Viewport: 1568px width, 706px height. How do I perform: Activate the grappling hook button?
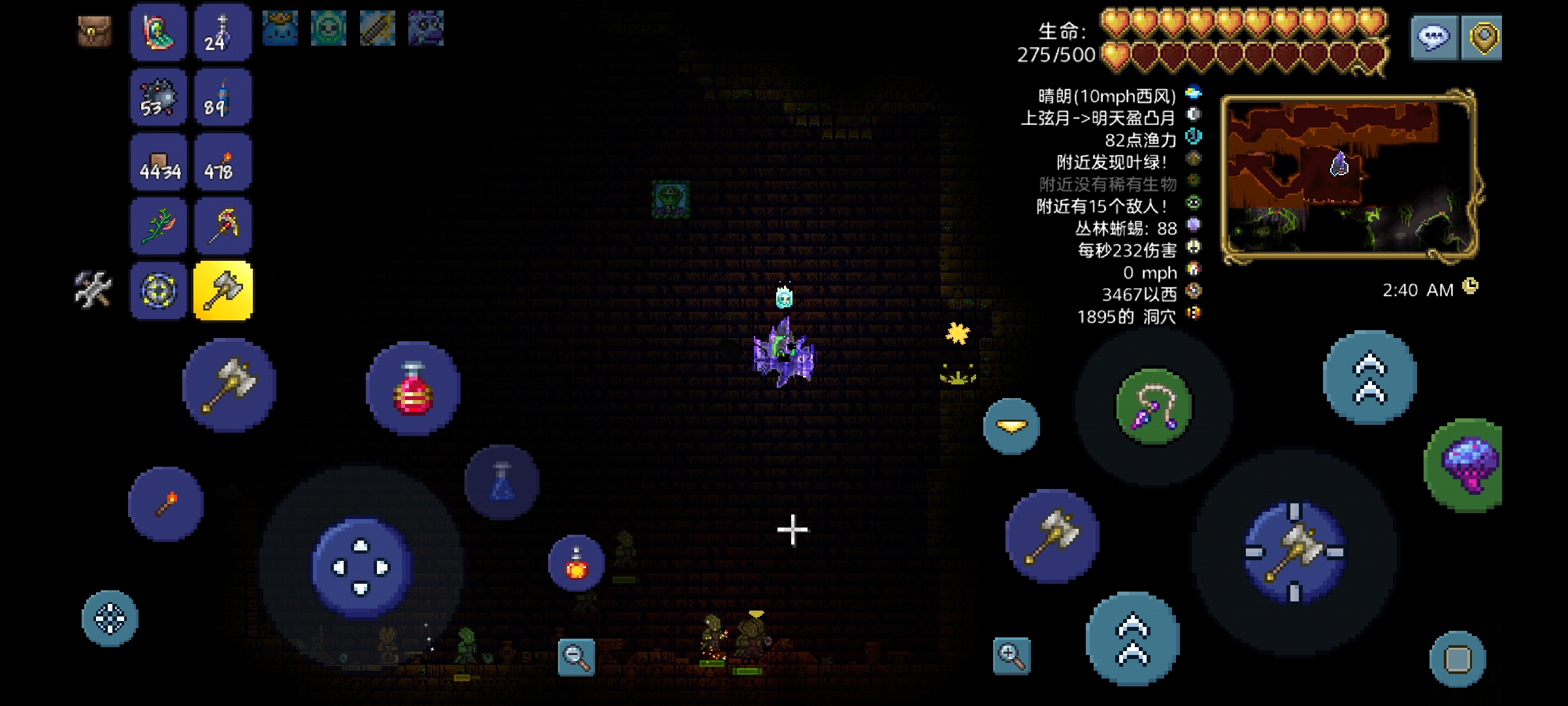[x=1154, y=407]
